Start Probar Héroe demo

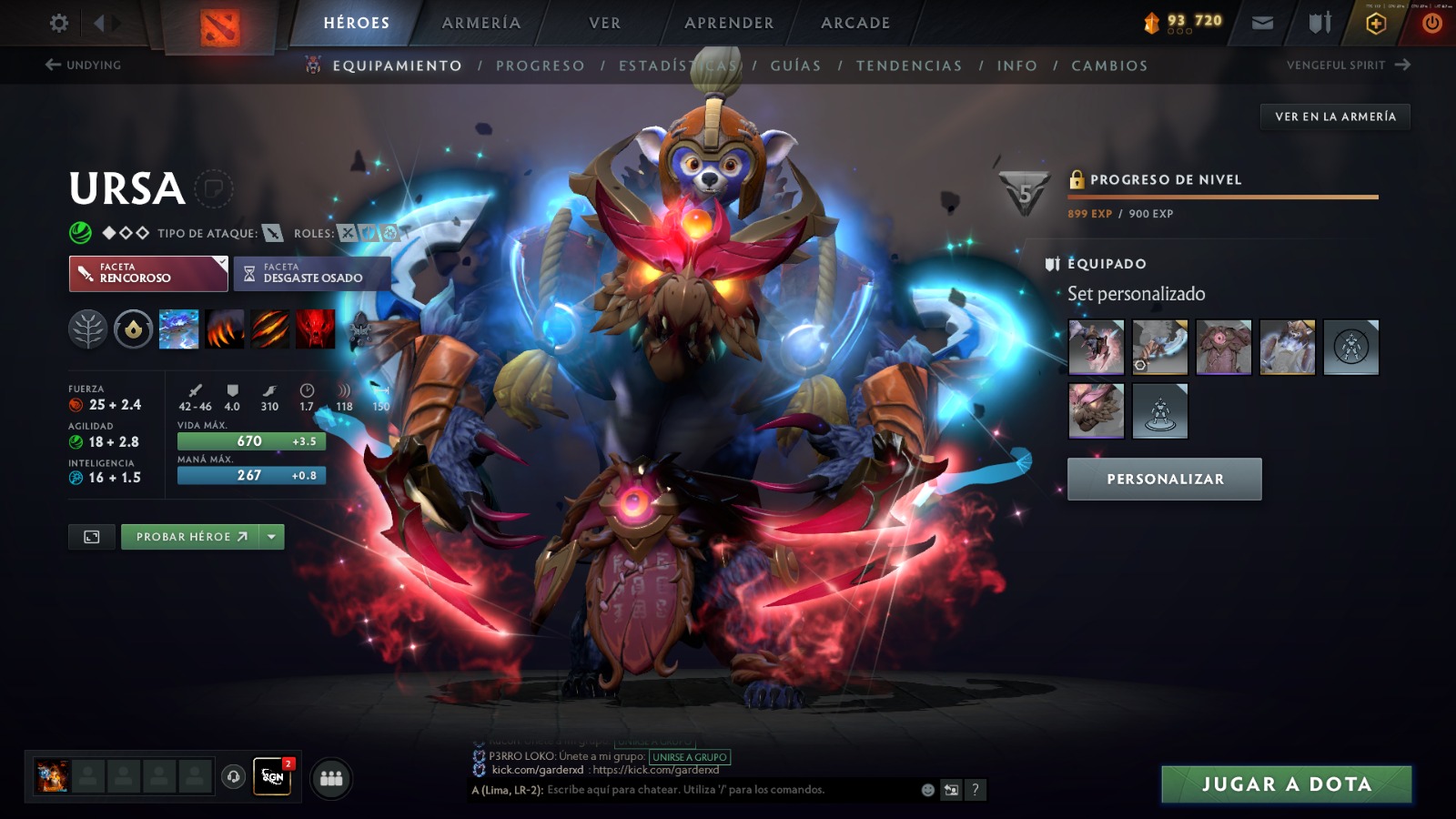click(190, 537)
